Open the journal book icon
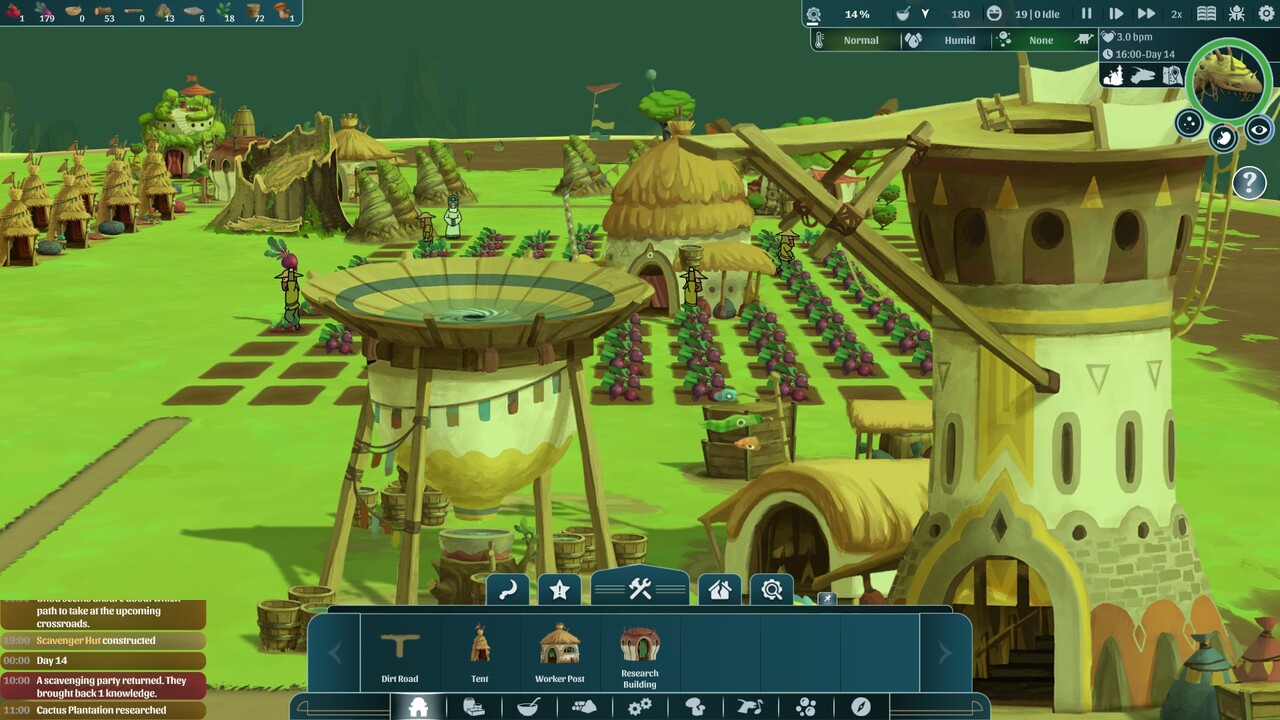 pyautogui.click(x=1207, y=14)
